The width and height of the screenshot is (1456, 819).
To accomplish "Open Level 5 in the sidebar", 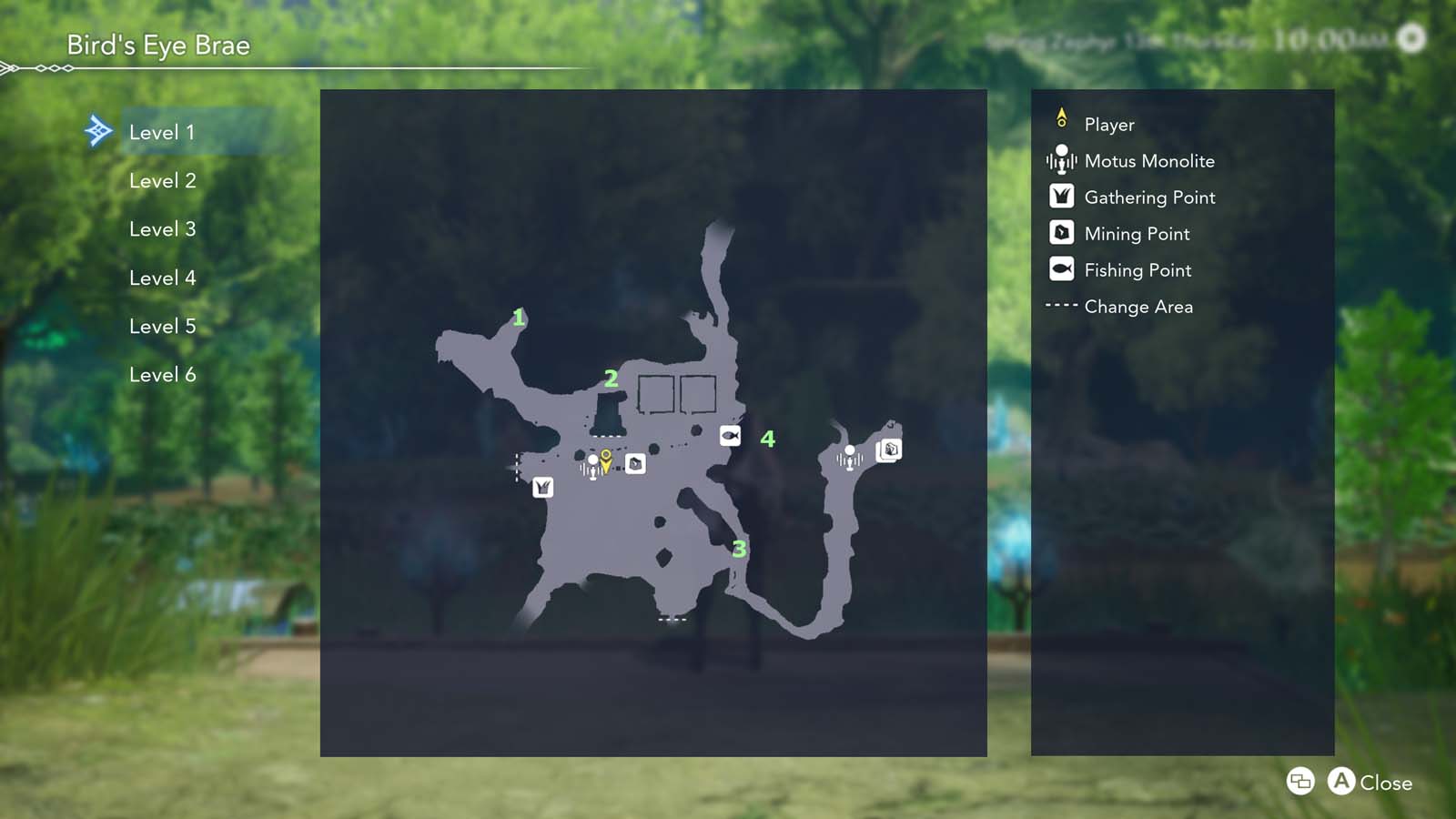I will click(x=164, y=326).
